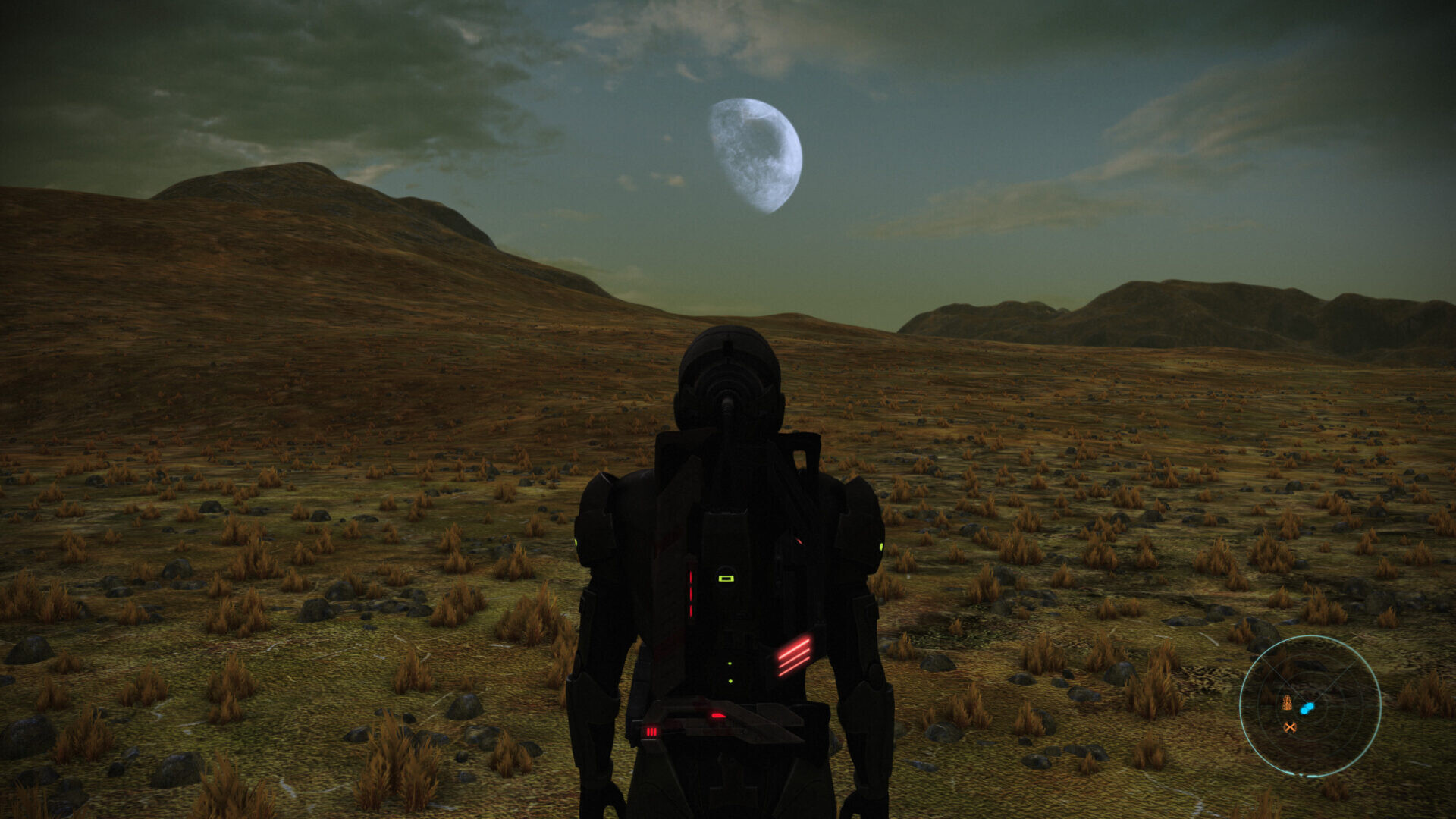Click the blue squad blips on radar
The width and height of the screenshot is (1456, 819).
(1307, 708)
